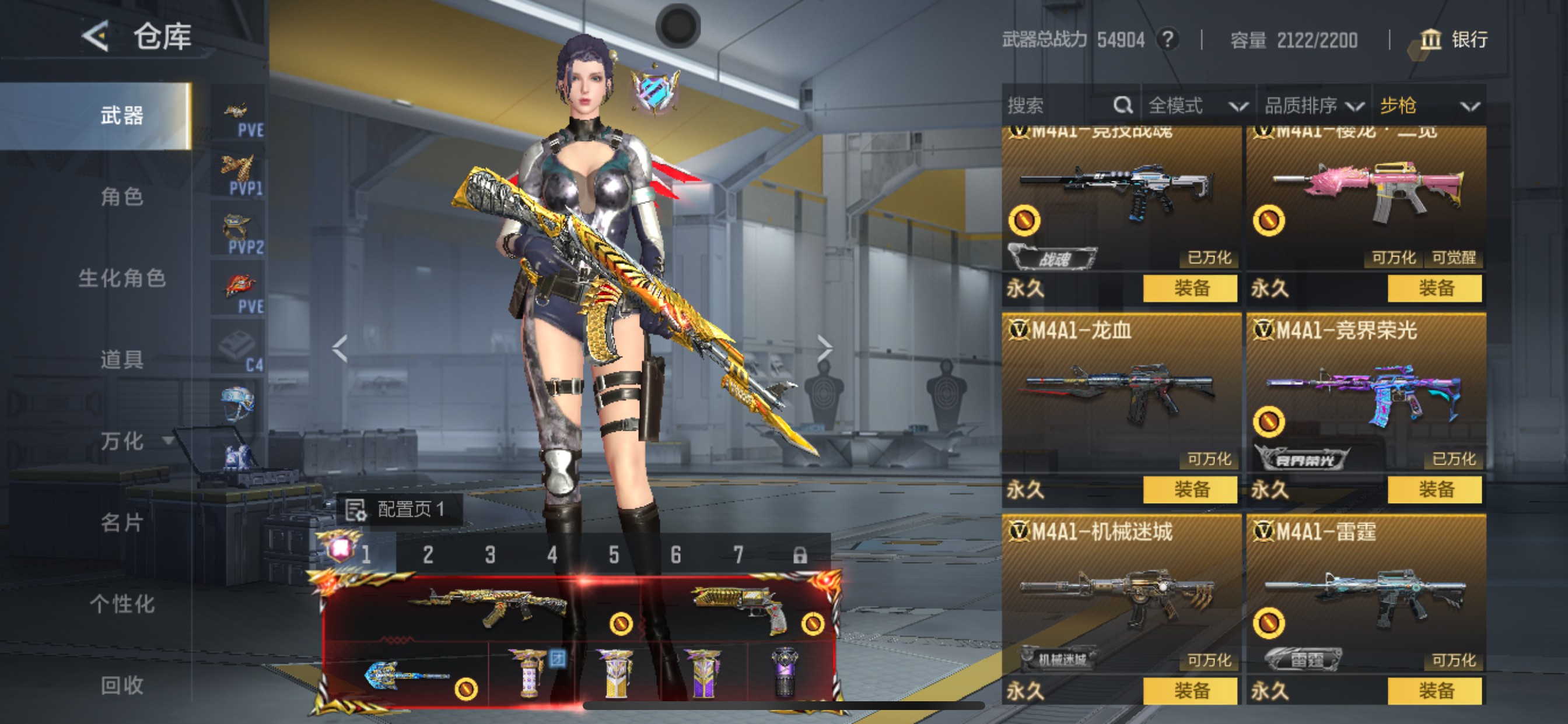
Task: Switch to the 个性化 tab
Action: [122, 604]
